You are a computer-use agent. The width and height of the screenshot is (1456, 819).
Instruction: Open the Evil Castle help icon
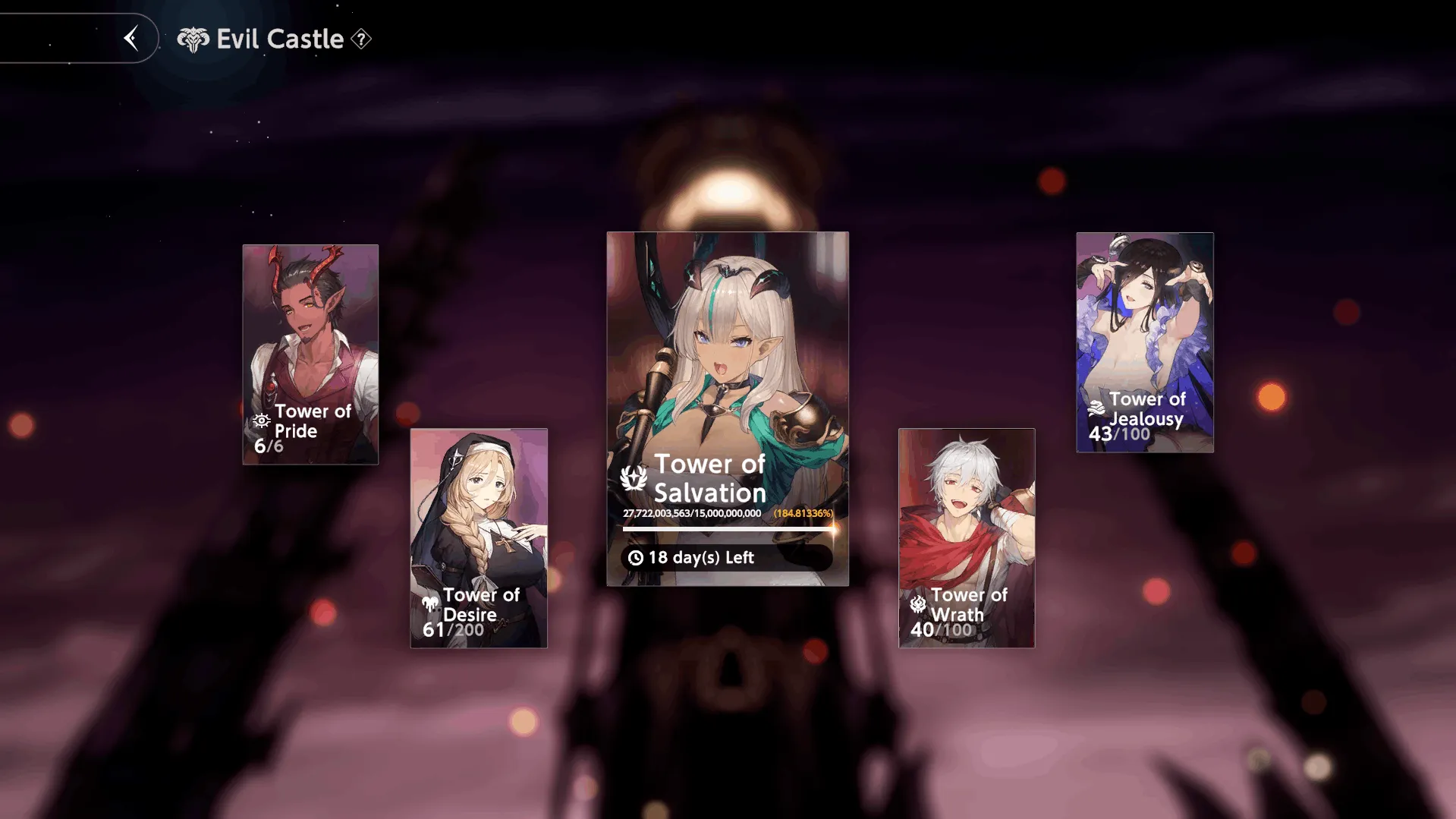coord(362,39)
